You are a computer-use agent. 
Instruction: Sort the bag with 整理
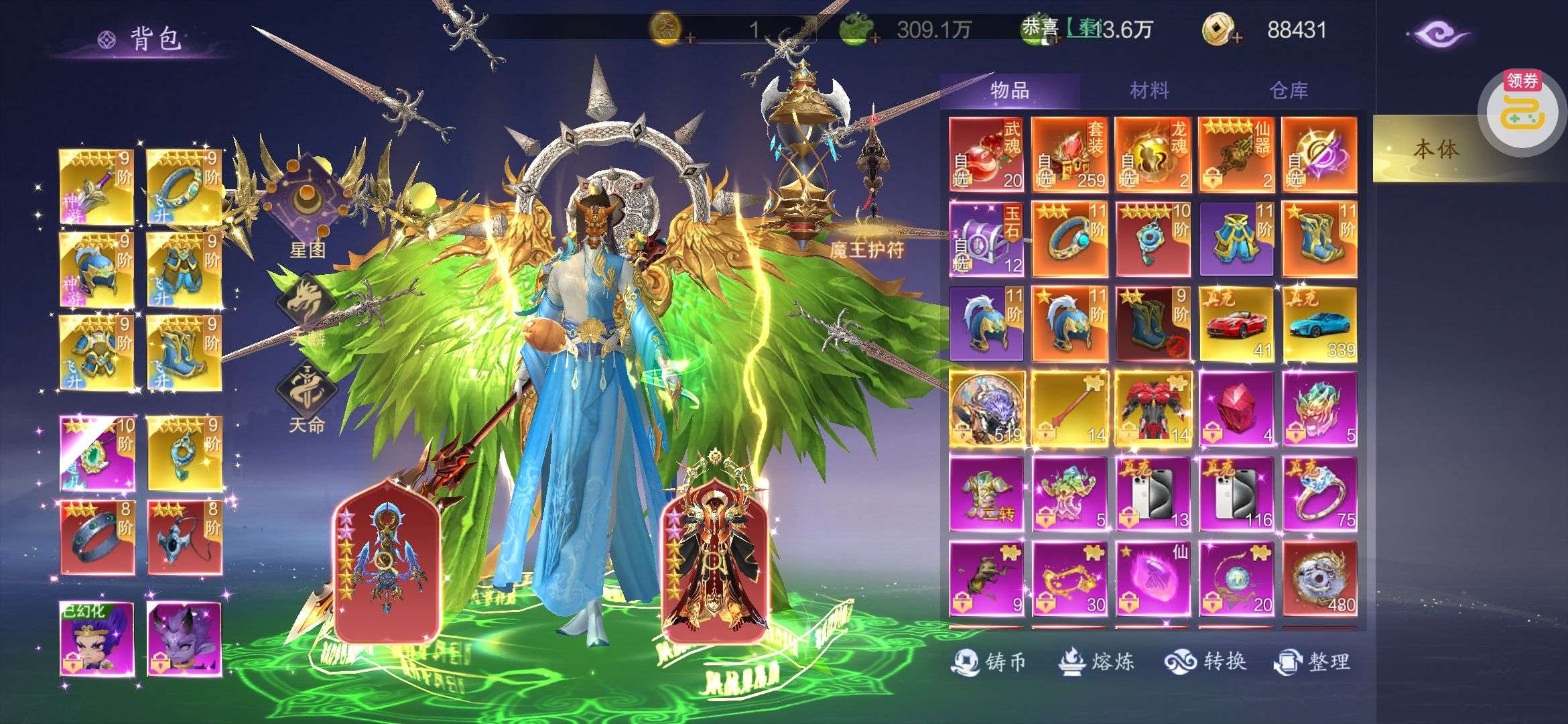click(1312, 662)
